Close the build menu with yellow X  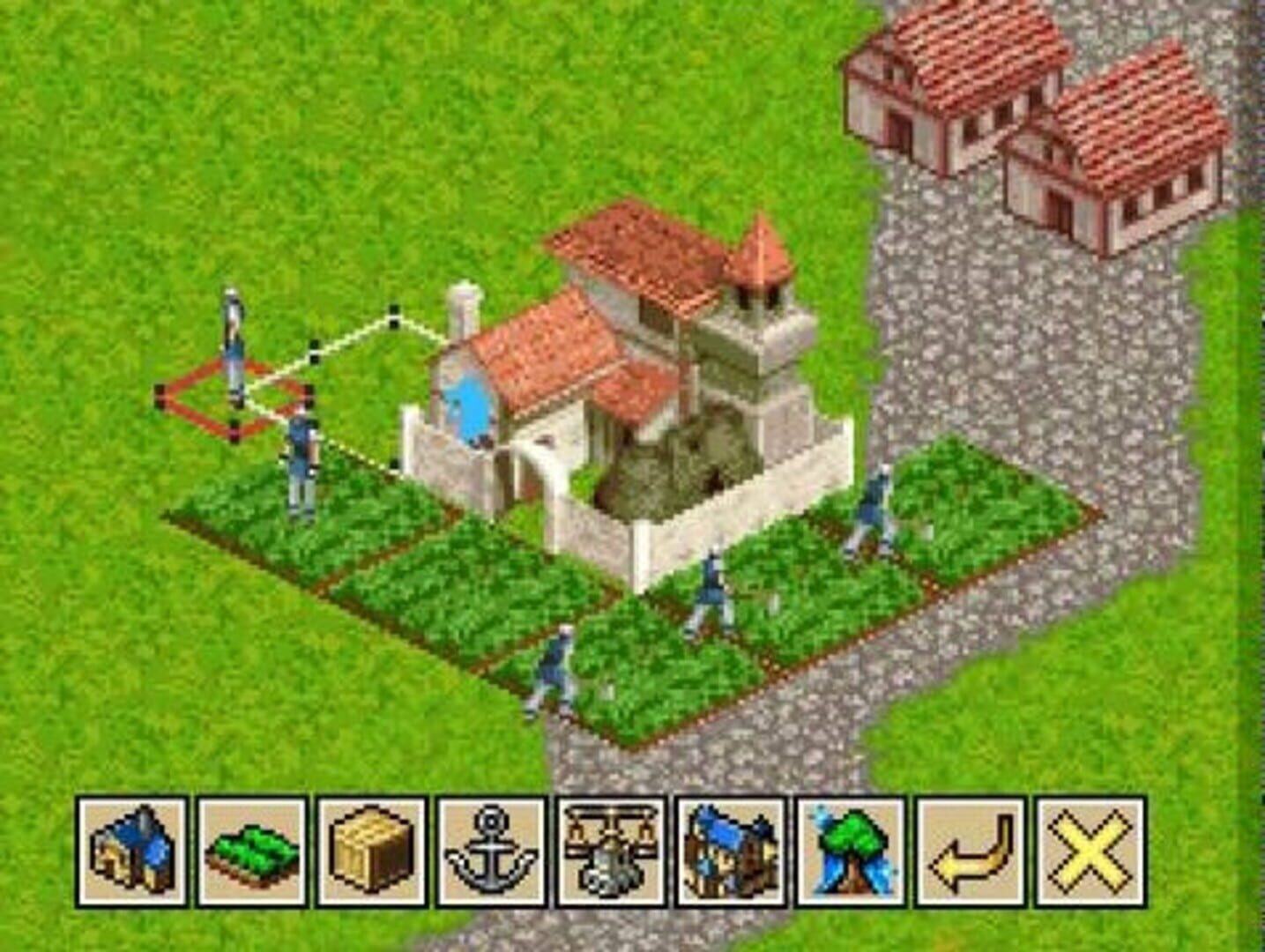pyautogui.click(x=1090, y=851)
